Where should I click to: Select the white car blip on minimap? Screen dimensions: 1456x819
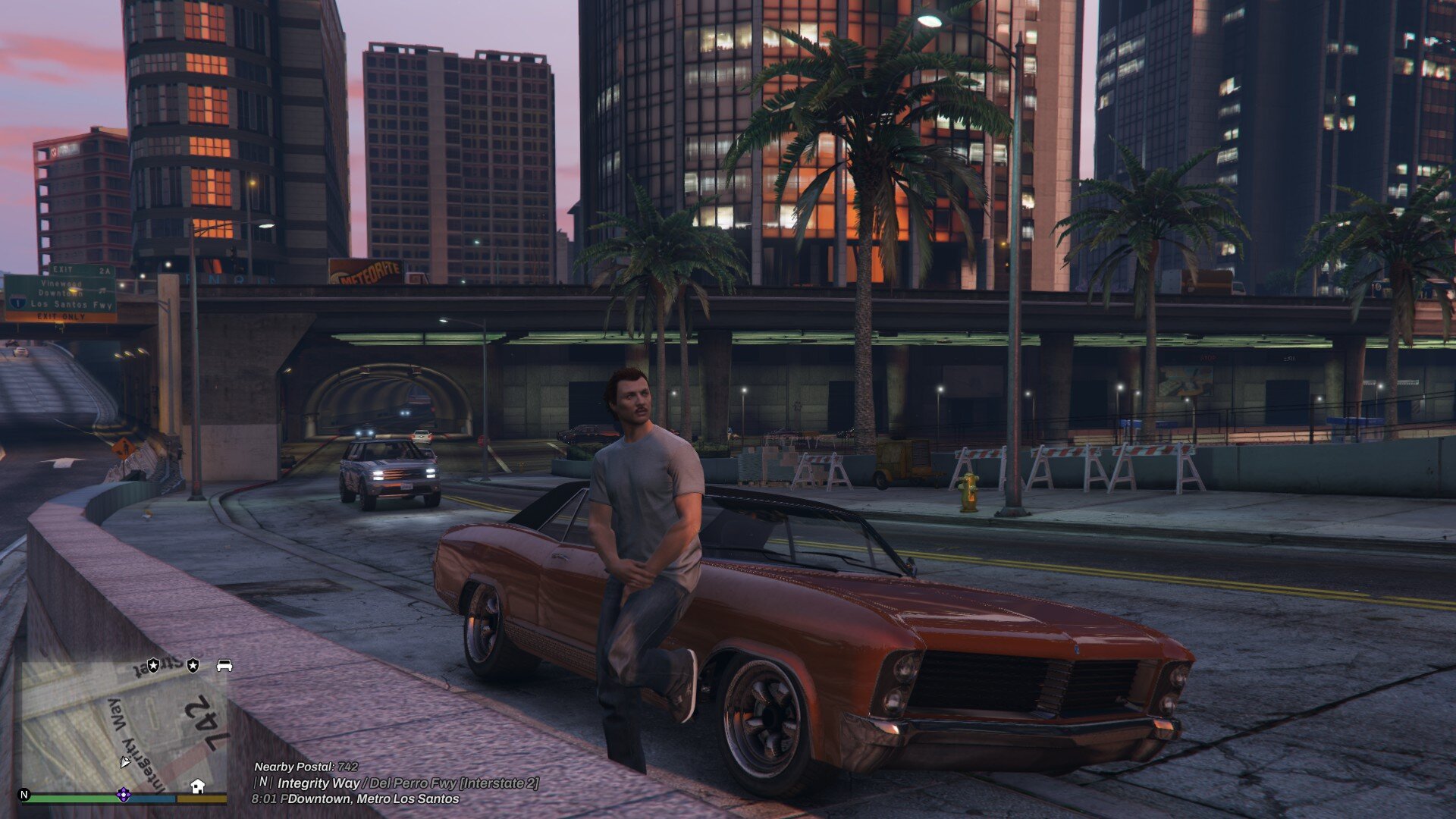224,666
